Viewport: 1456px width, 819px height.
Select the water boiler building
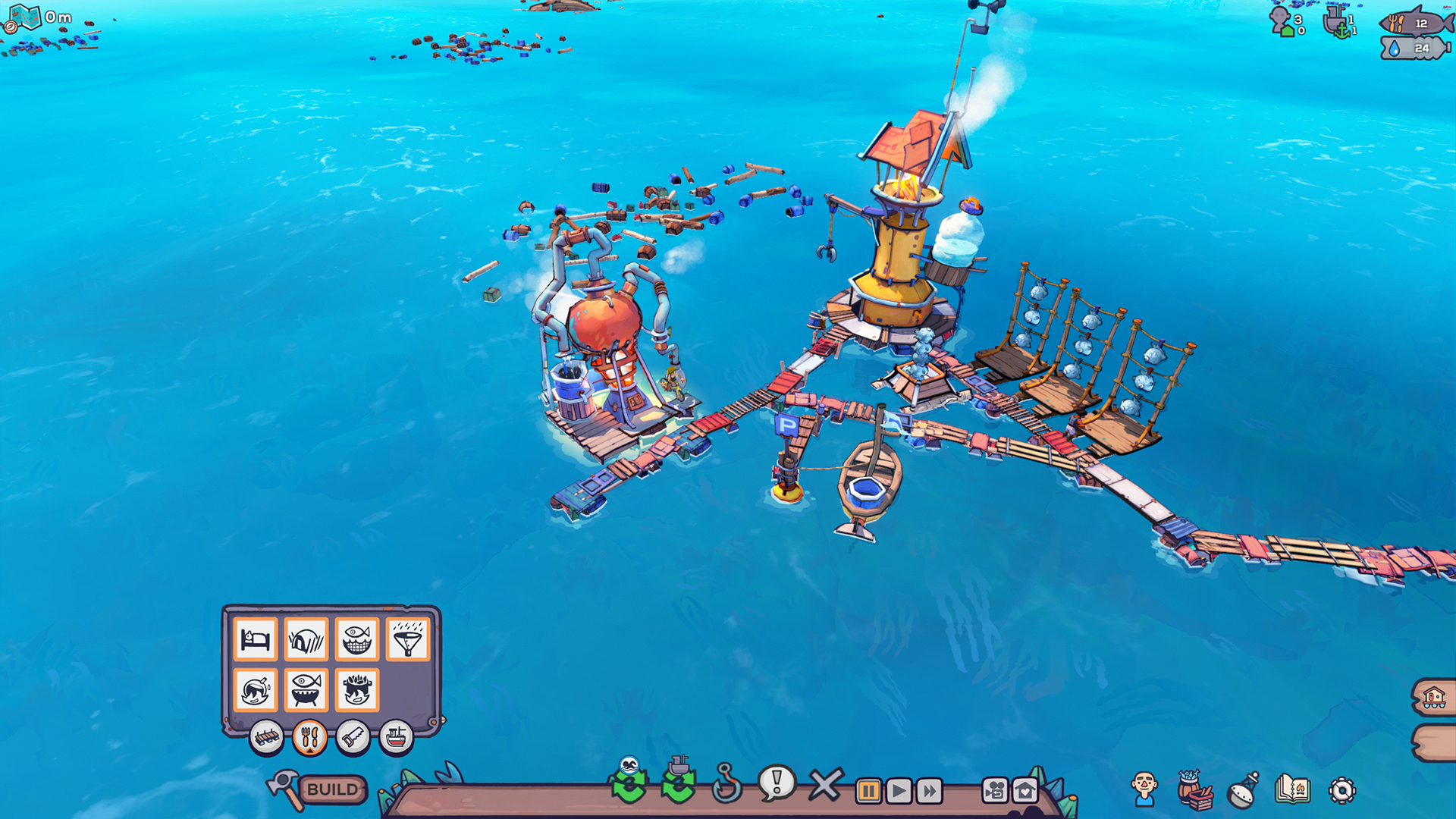coord(257,691)
